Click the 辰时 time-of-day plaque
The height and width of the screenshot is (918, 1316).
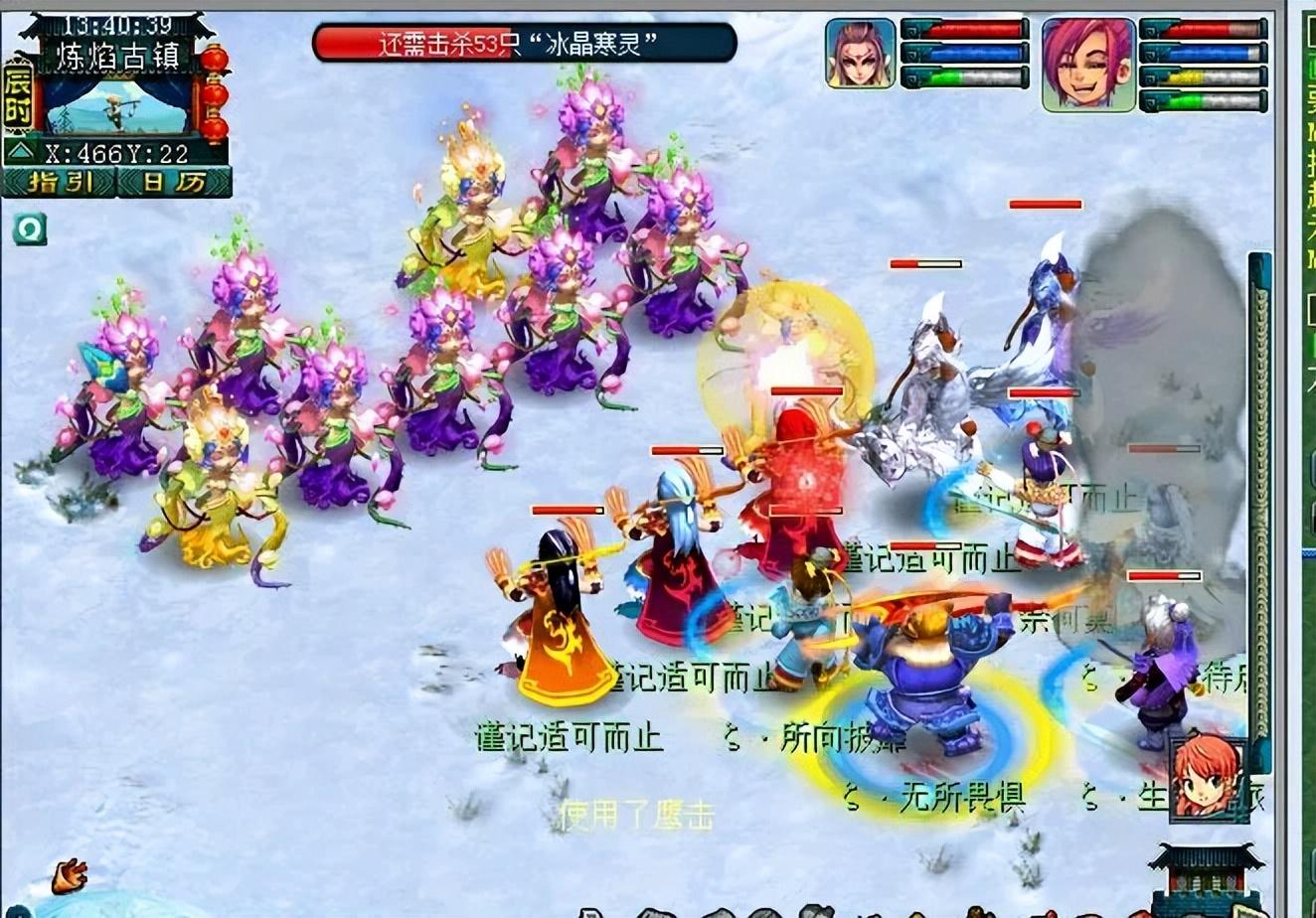pyautogui.click(x=17, y=96)
